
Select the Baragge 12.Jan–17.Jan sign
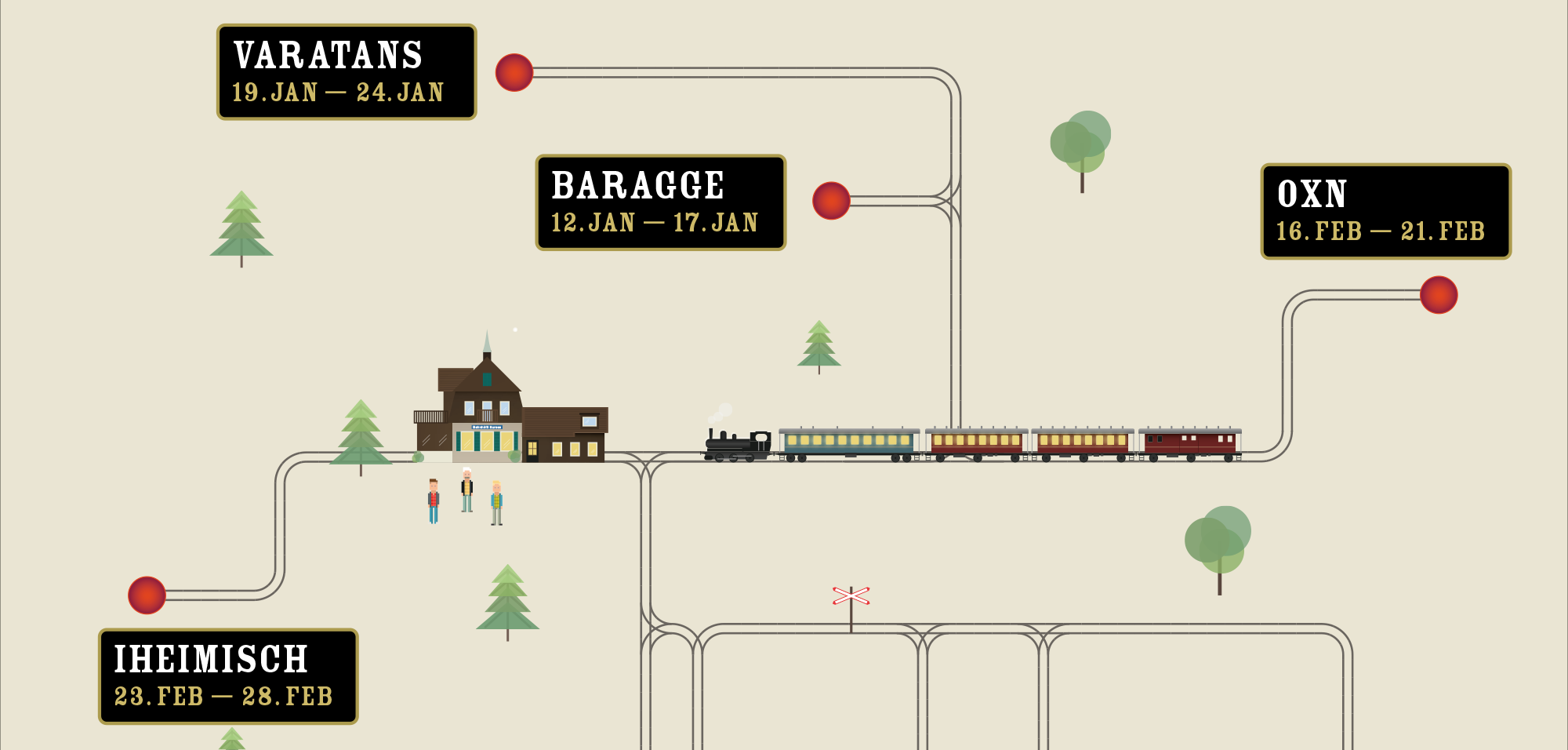[660, 202]
